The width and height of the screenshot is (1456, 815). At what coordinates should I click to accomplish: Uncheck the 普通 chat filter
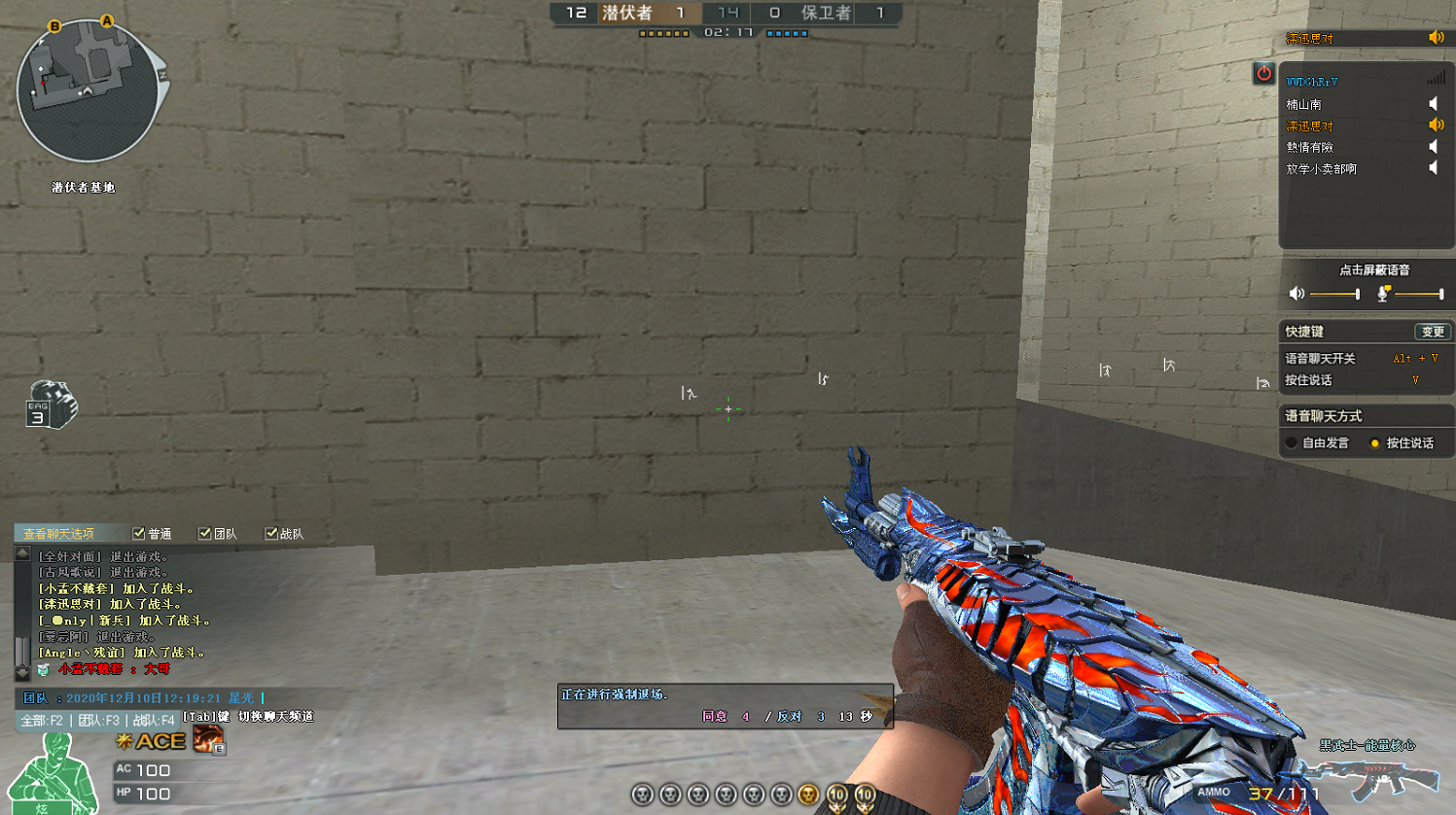click(x=139, y=534)
